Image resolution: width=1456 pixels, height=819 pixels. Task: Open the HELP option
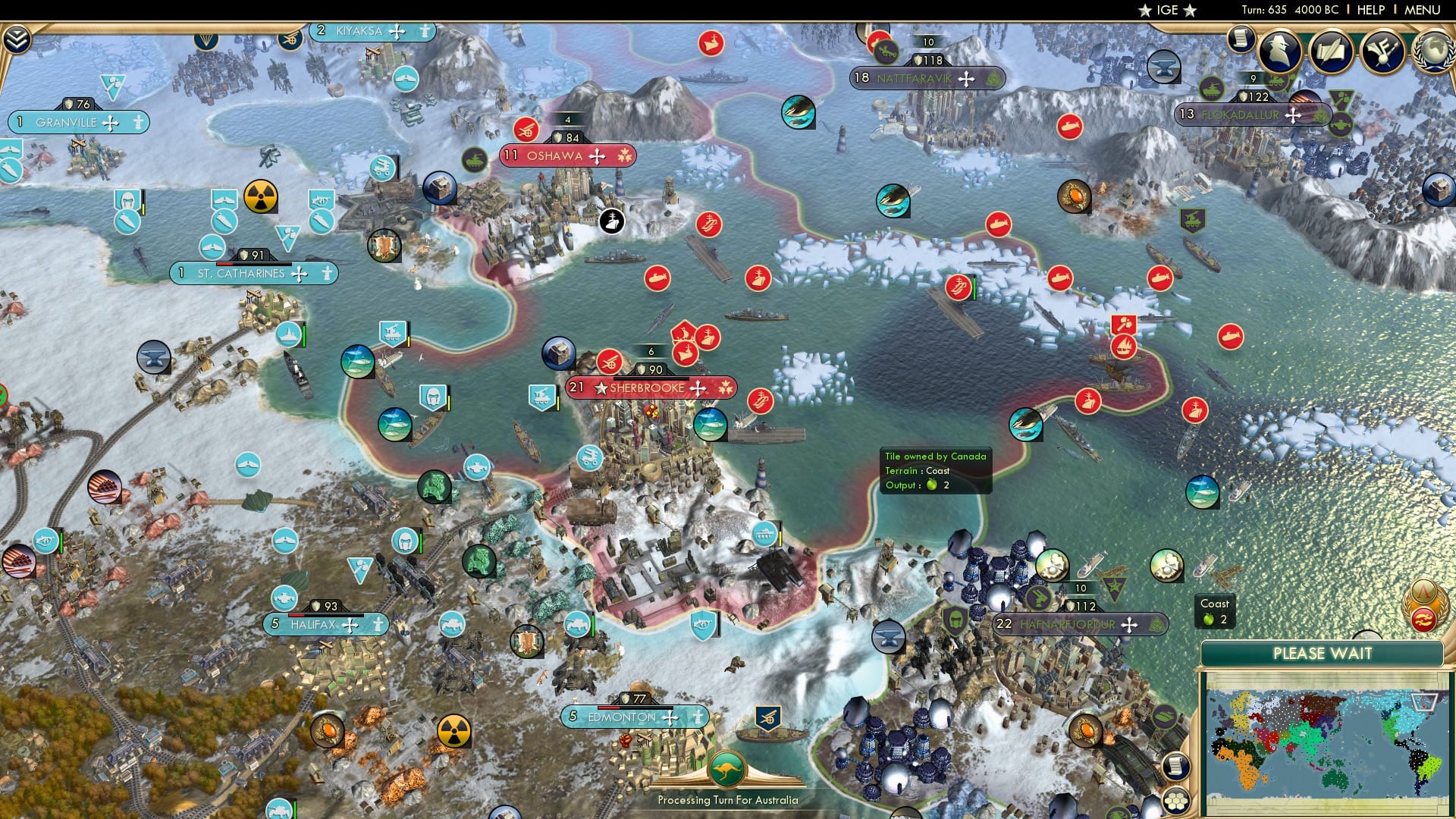pos(1373,10)
